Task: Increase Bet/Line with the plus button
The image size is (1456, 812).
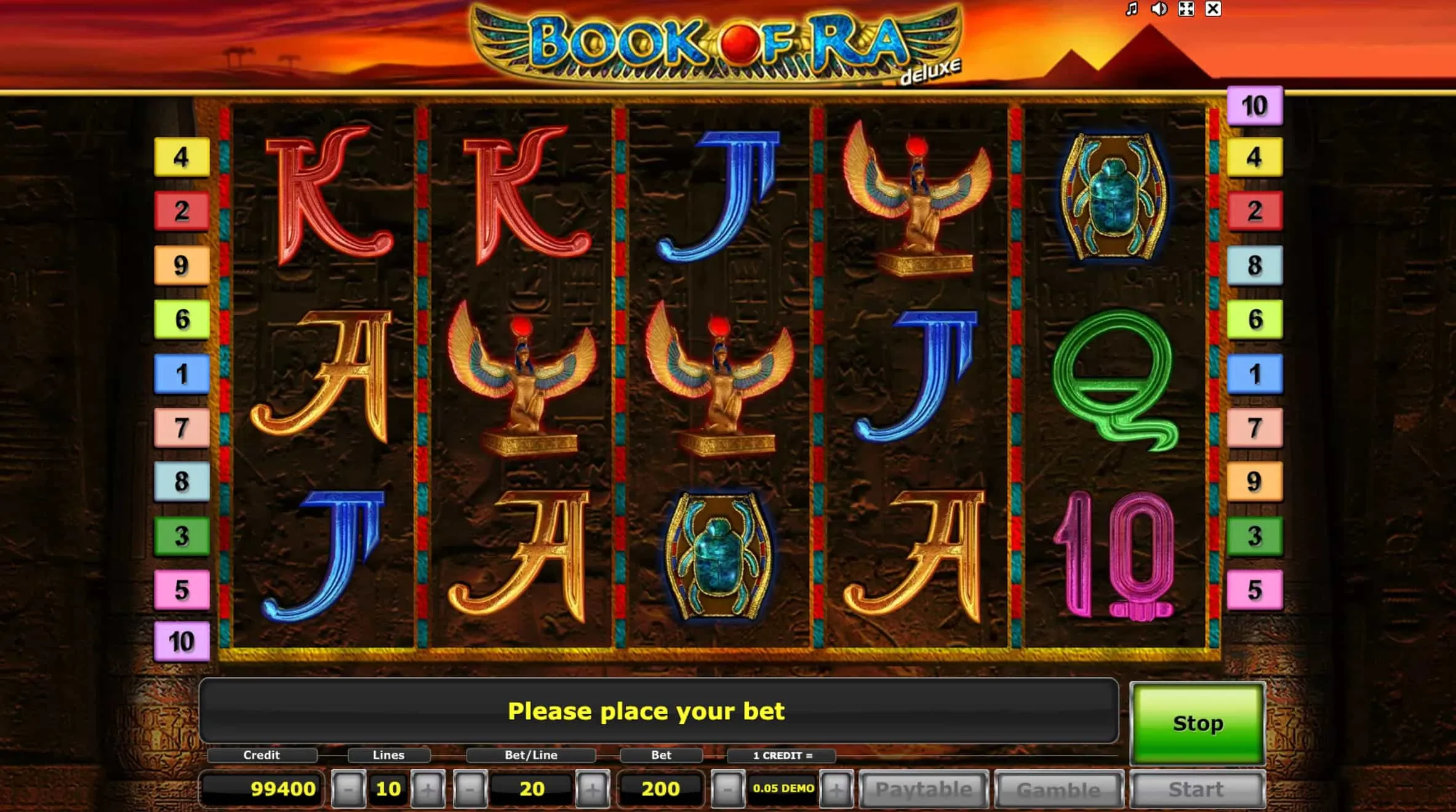Action: [593, 789]
